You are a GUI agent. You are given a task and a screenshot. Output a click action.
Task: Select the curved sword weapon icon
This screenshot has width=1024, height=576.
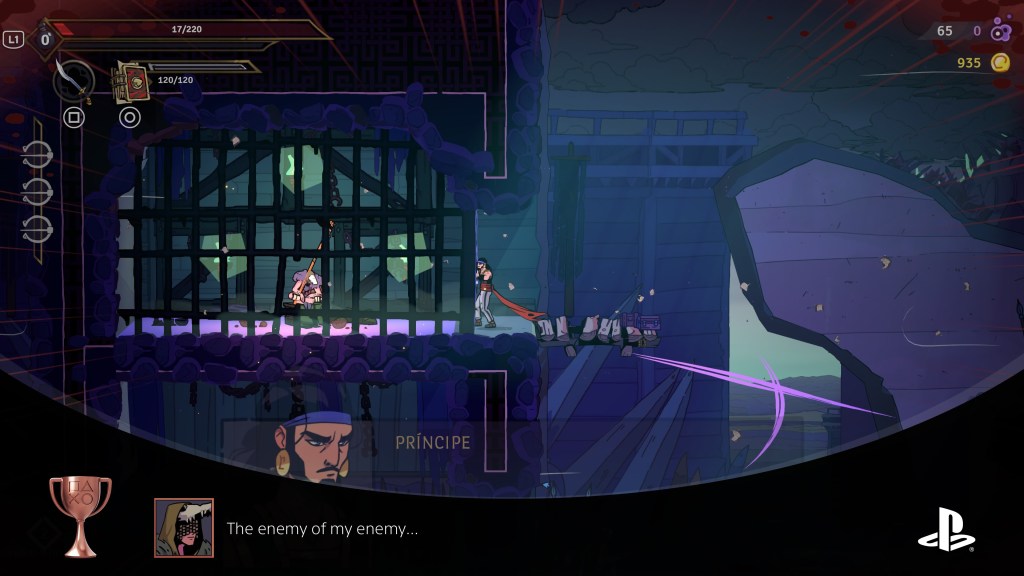tap(73, 80)
